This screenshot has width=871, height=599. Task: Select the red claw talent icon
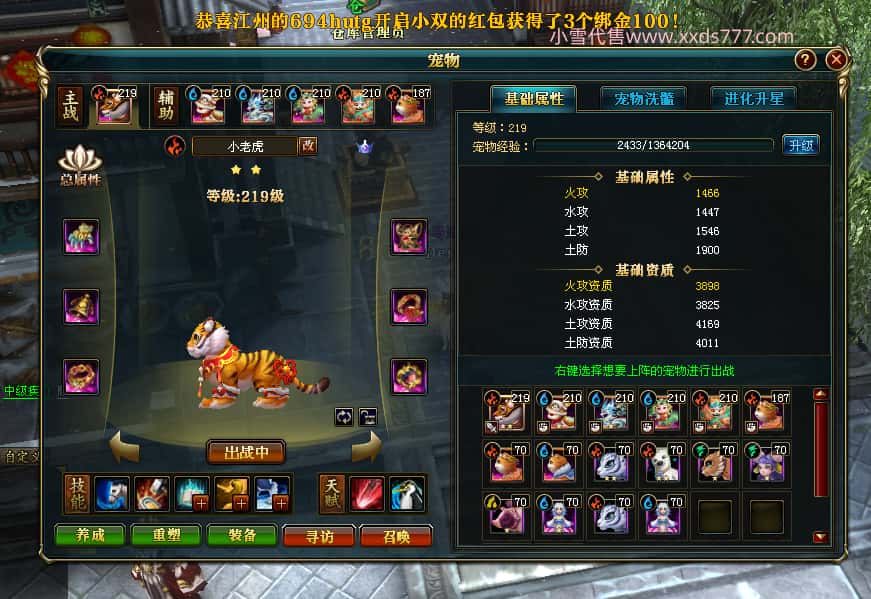pyautogui.click(x=366, y=494)
